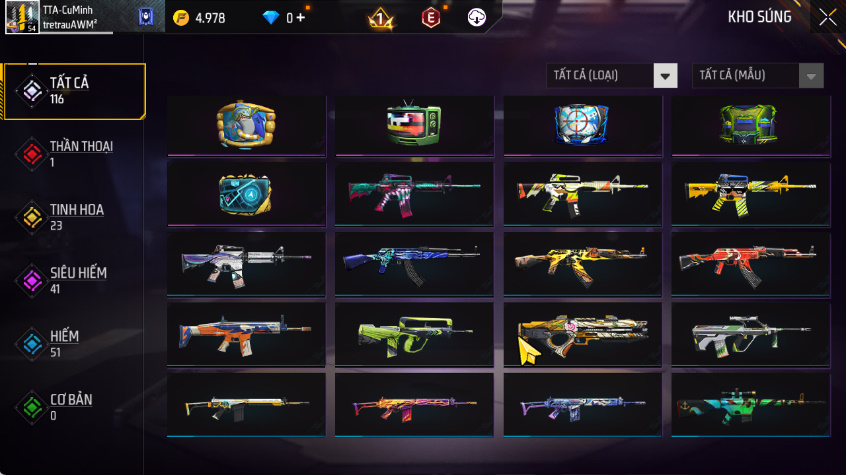Expand the Tất Cả (Mẫu) dropdown
This screenshot has height=475, width=846.
(x=757, y=76)
